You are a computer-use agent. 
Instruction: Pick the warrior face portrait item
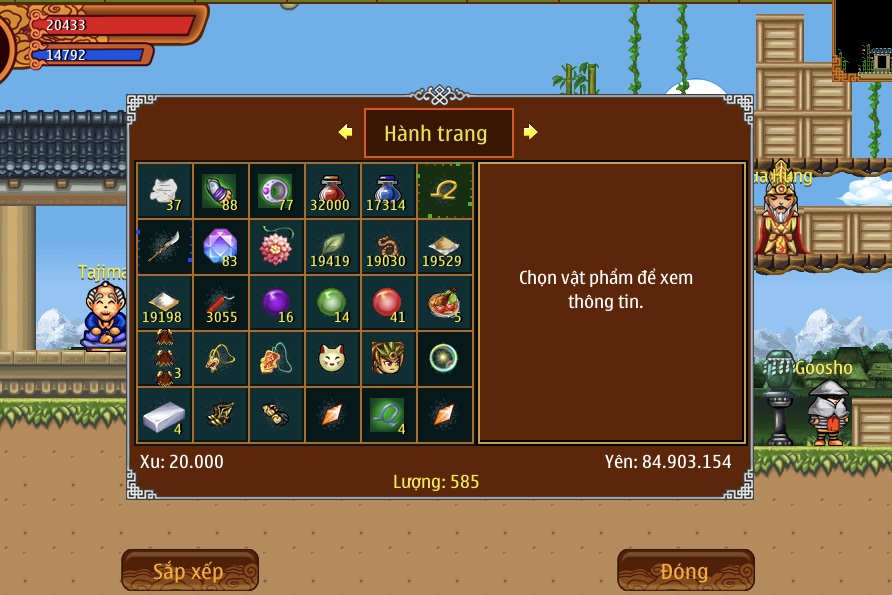coord(388,359)
